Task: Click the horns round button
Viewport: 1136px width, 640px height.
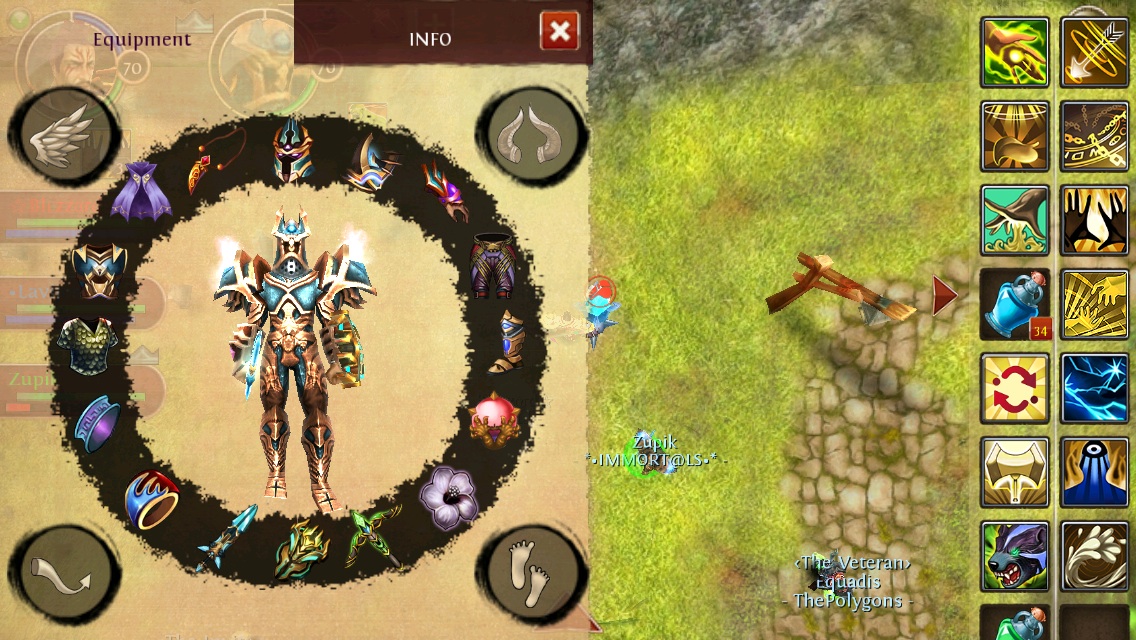Action: (x=533, y=135)
